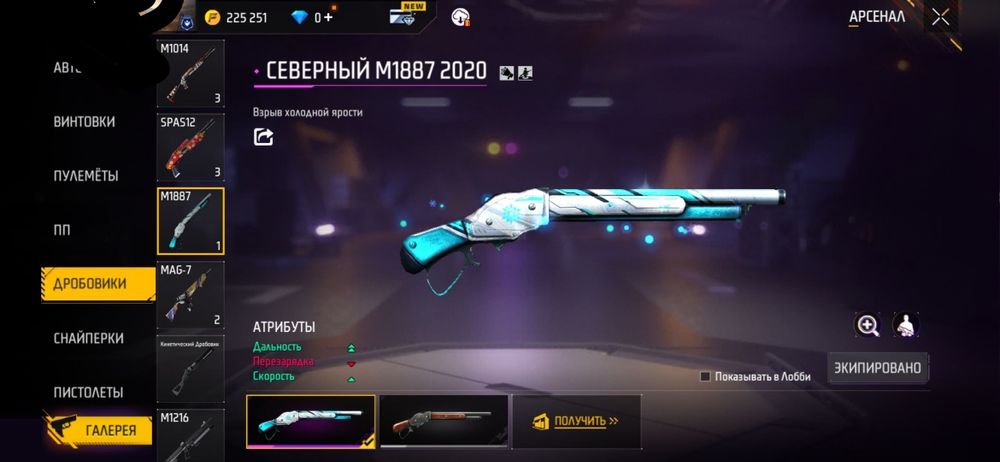The image size is (1000, 462).
Task: Close the Arsenal screen
Action: pyautogui.click(x=940, y=17)
